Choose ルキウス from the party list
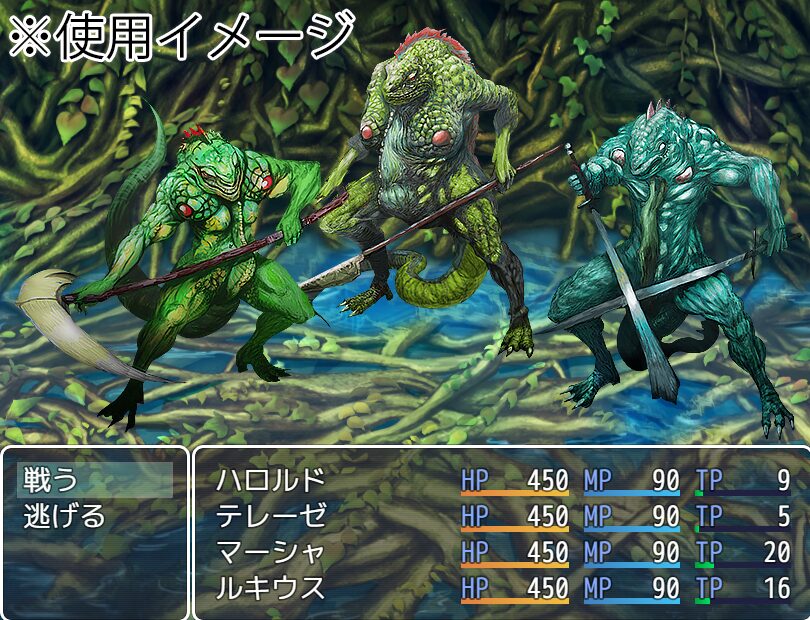 point(271,588)
